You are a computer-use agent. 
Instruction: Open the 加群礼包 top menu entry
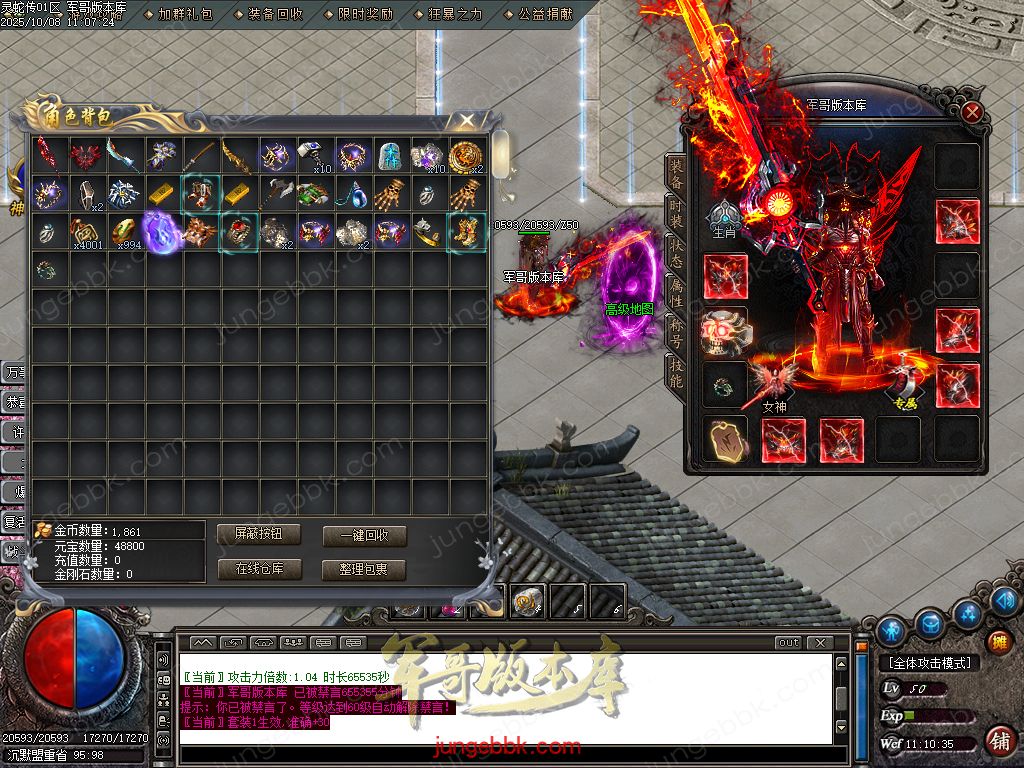click(185, 15)
